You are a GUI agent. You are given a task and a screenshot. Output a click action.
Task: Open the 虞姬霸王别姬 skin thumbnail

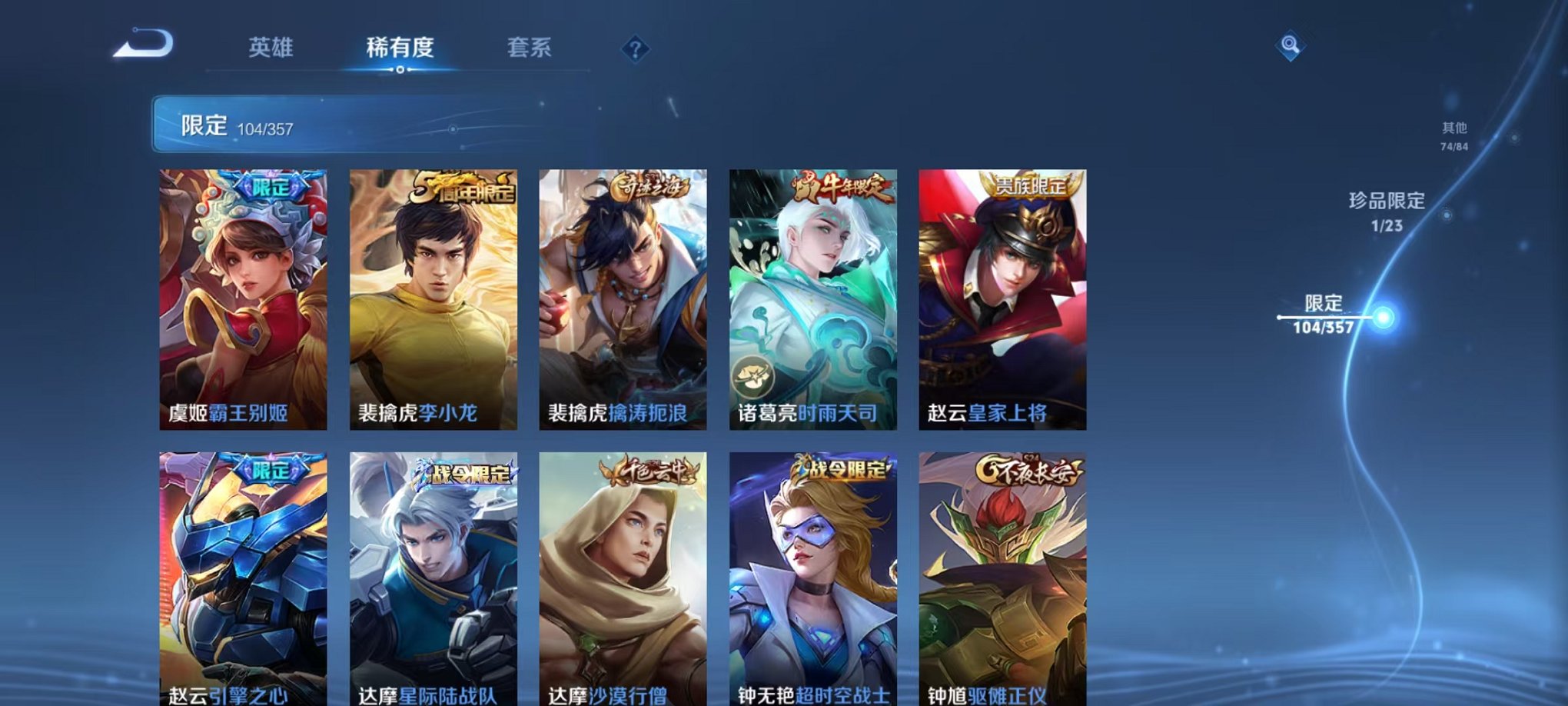[244, 300]
